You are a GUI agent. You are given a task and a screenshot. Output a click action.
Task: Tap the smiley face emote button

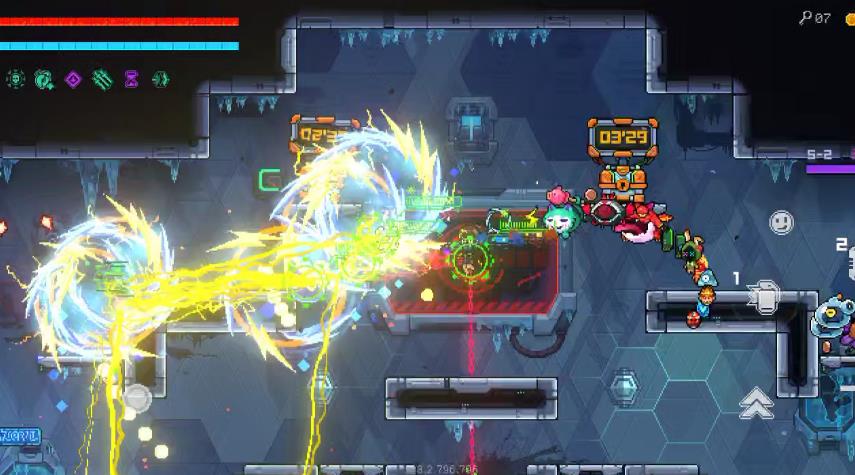pyautogui.click(x=781, y=222)
